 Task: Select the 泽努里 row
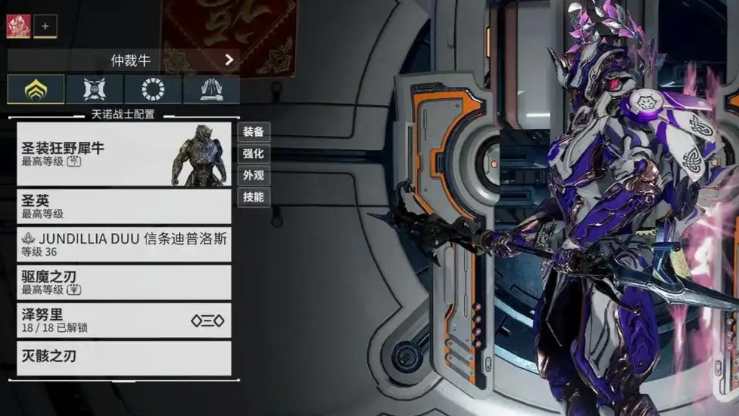[x=124, y=319]
